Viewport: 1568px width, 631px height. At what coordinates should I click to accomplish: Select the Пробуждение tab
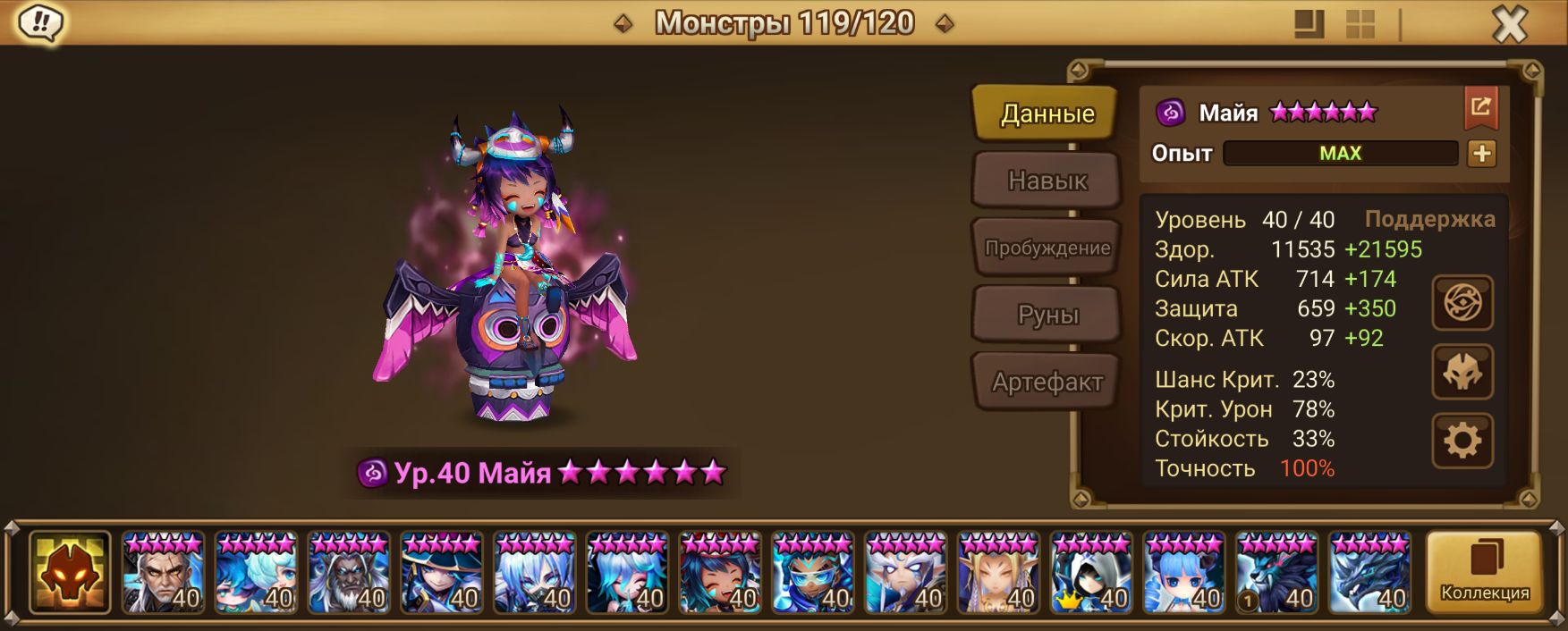pos(1047,248)
